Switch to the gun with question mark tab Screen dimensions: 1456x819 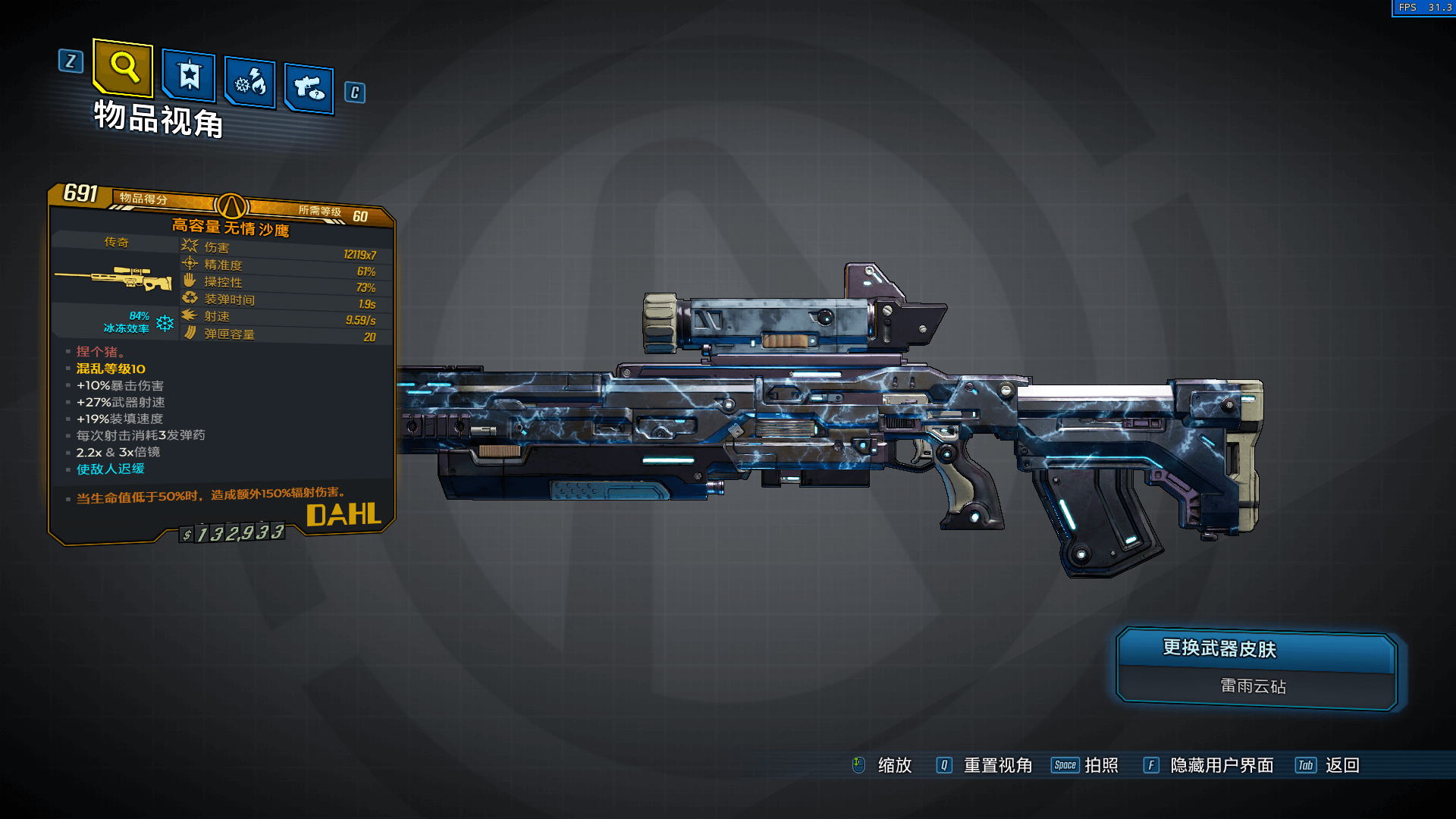point(309,89)
